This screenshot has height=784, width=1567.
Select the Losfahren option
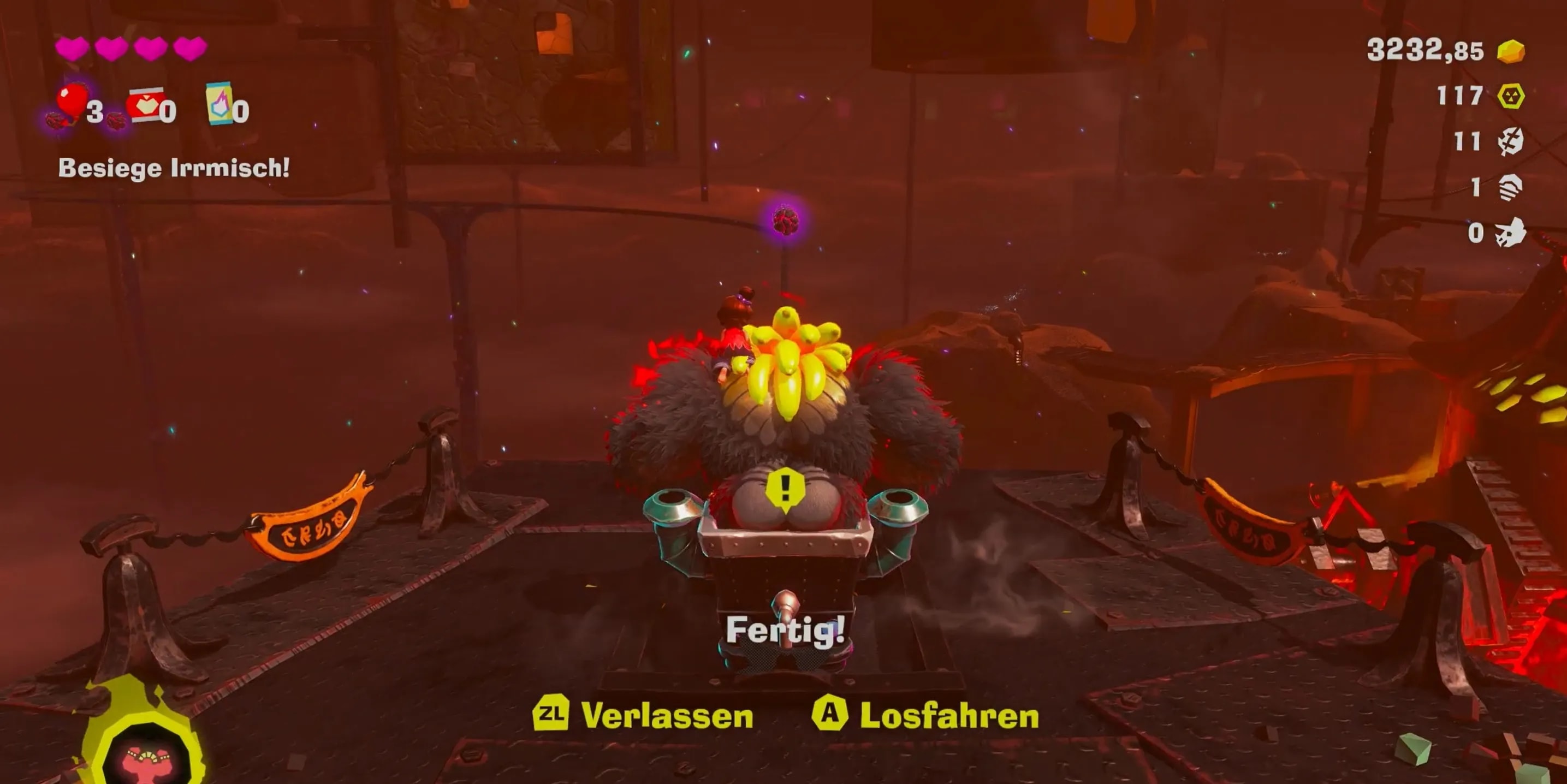pos(926,715)
